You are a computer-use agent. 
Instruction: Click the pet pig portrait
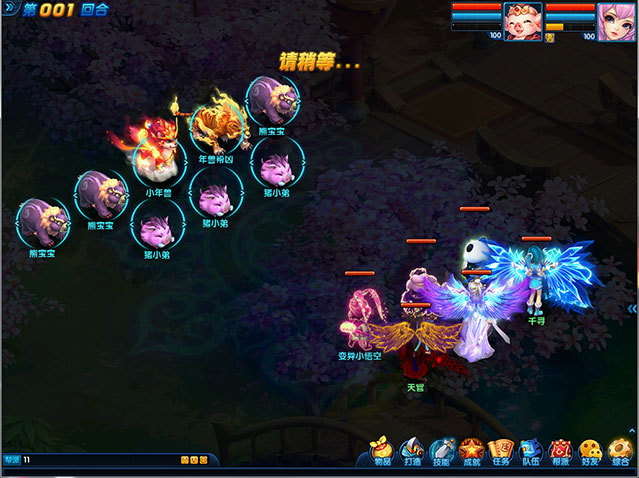click(x=522, y=21)
